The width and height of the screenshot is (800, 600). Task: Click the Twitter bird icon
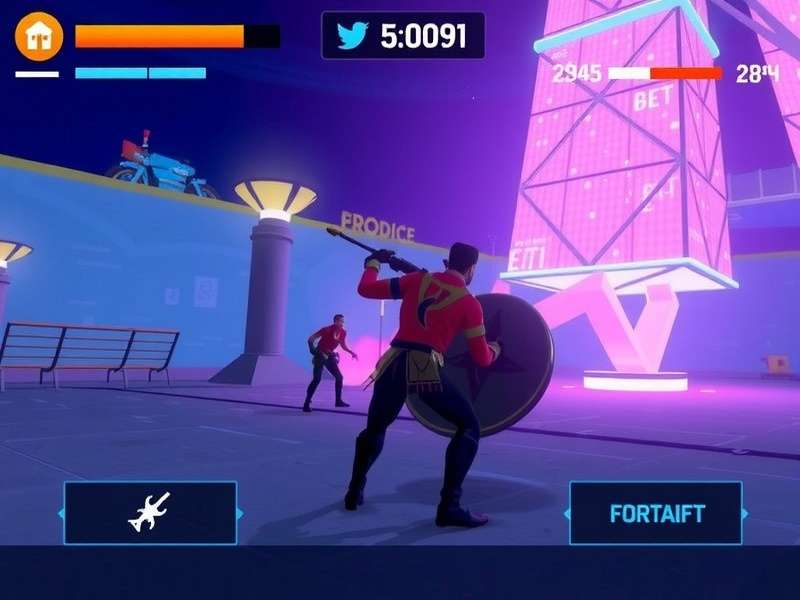click(352, 36)
